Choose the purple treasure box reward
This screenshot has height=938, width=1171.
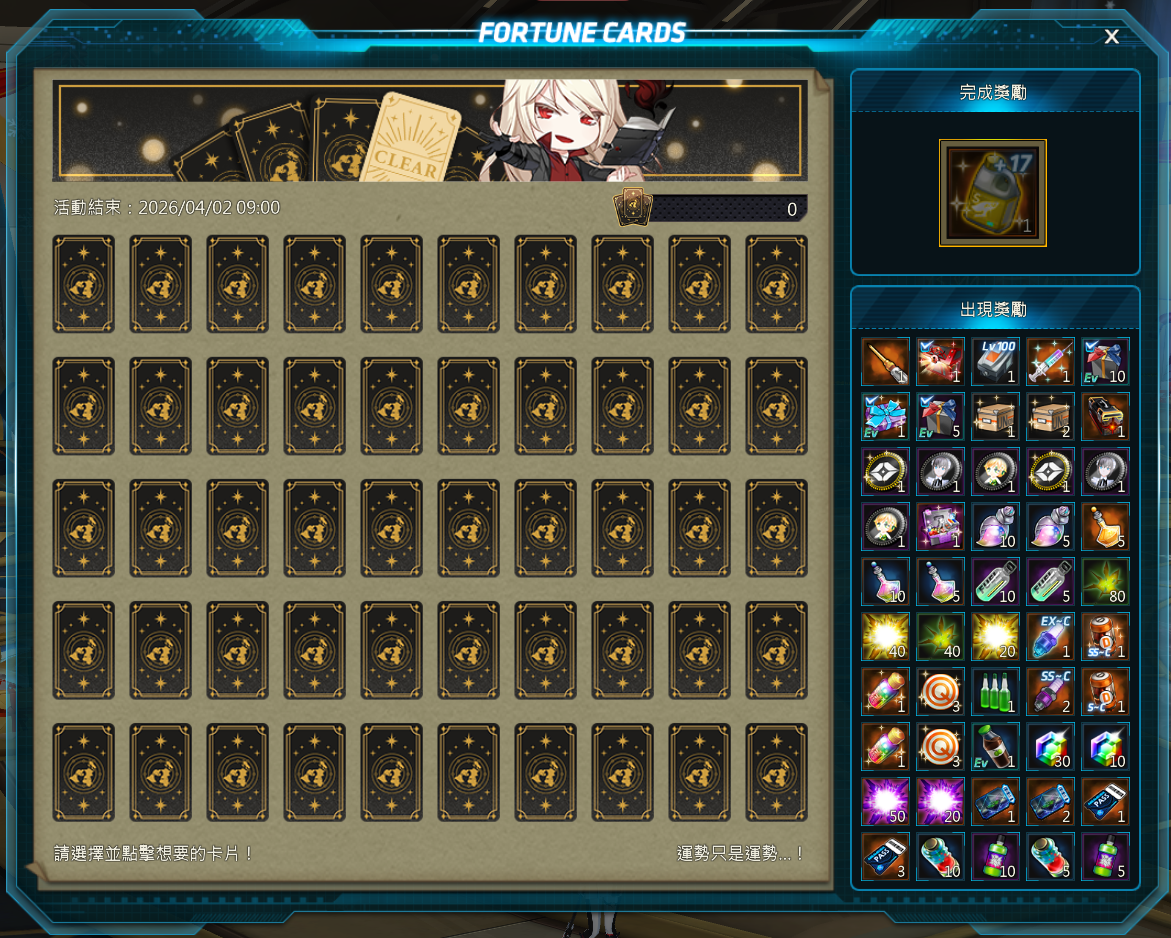click(x=940, y=526)
